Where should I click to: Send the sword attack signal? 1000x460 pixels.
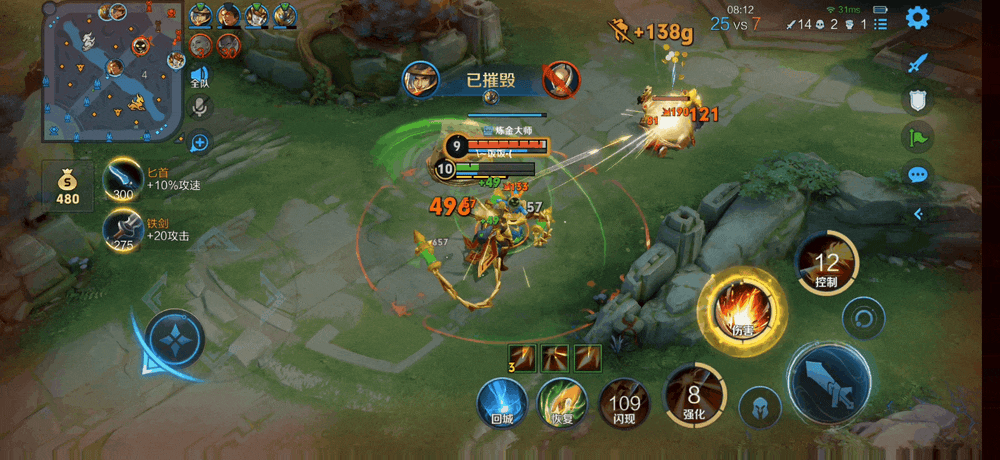click(918, 63)
